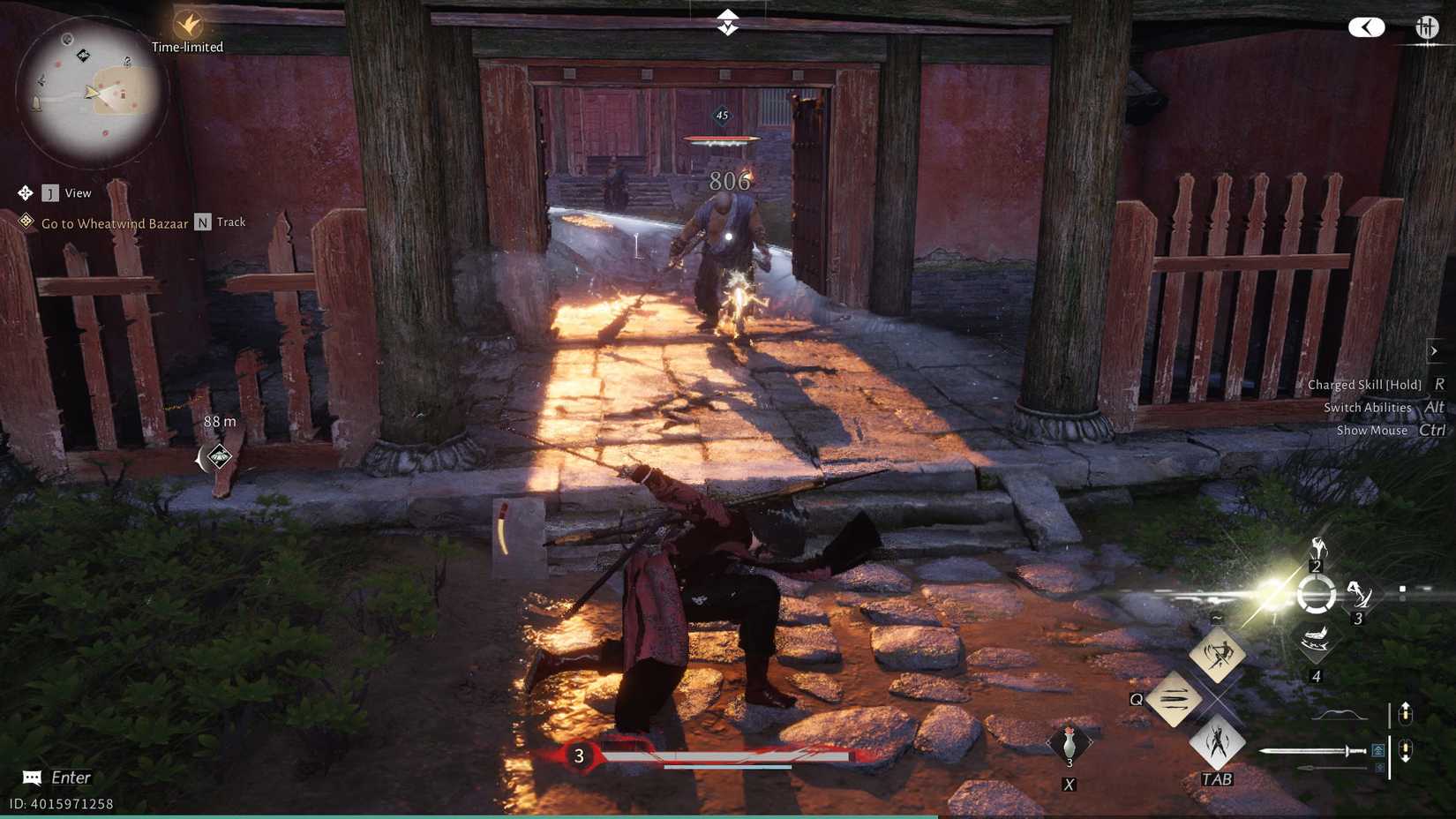Viewport: 1456px width, 819px height.
Task: Click the tilde-key ability diamond icon
Action: 1218,655
